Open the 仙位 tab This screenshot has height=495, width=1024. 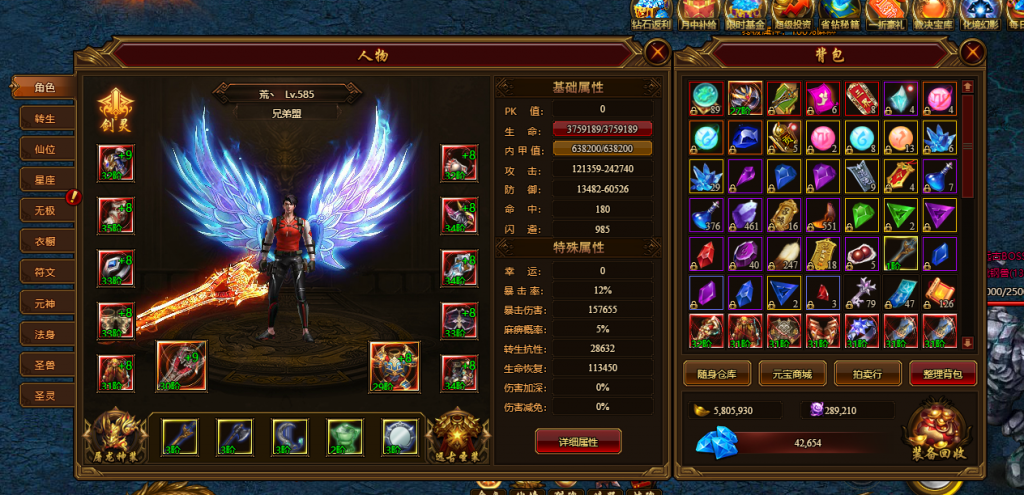[44, 149]
